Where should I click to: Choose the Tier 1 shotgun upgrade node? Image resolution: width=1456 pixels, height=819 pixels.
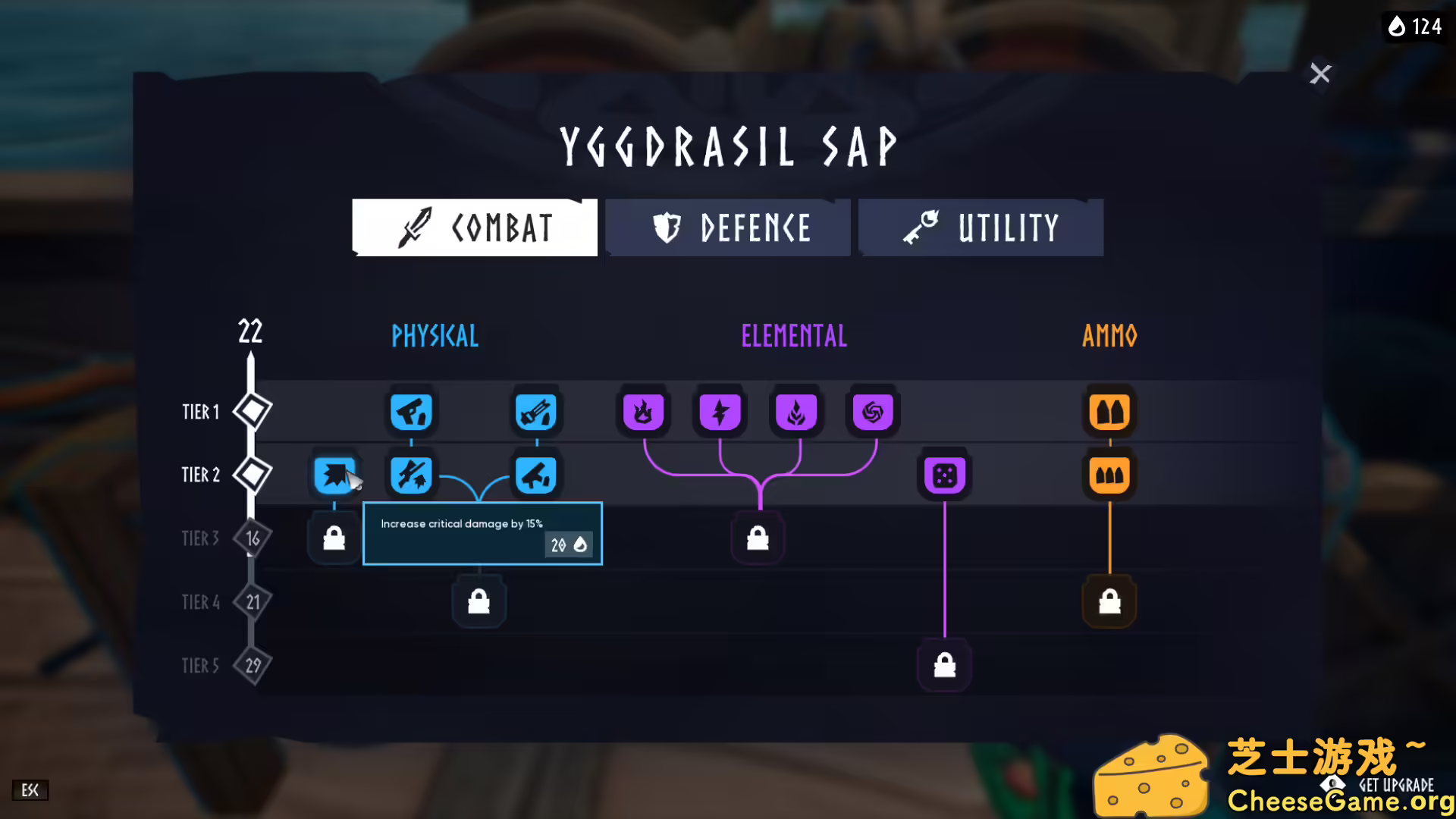click(536, 412)
